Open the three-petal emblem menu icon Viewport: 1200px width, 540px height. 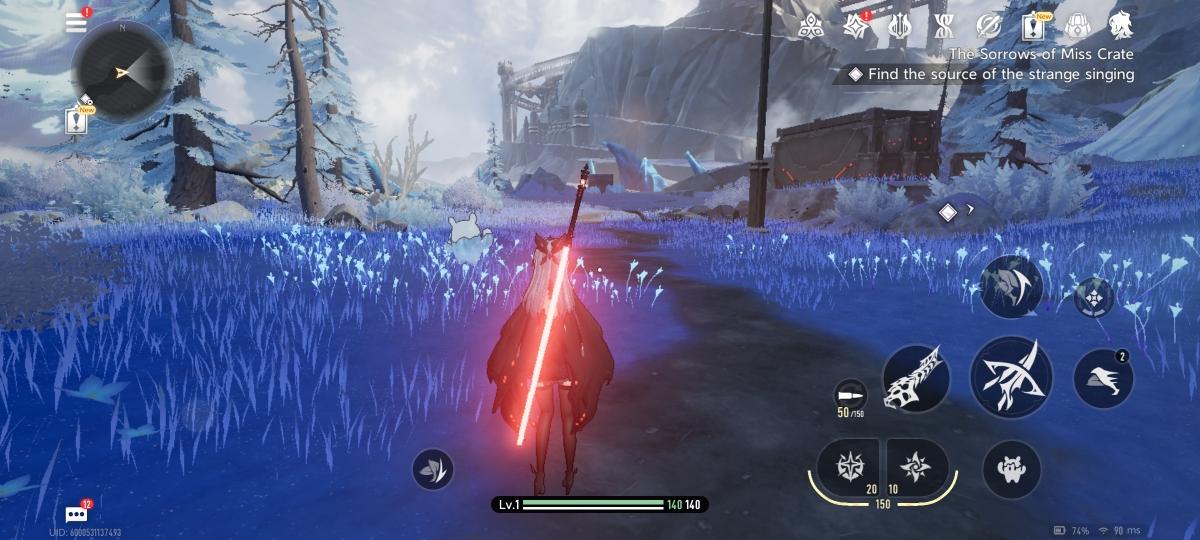[x=813, y=27]
